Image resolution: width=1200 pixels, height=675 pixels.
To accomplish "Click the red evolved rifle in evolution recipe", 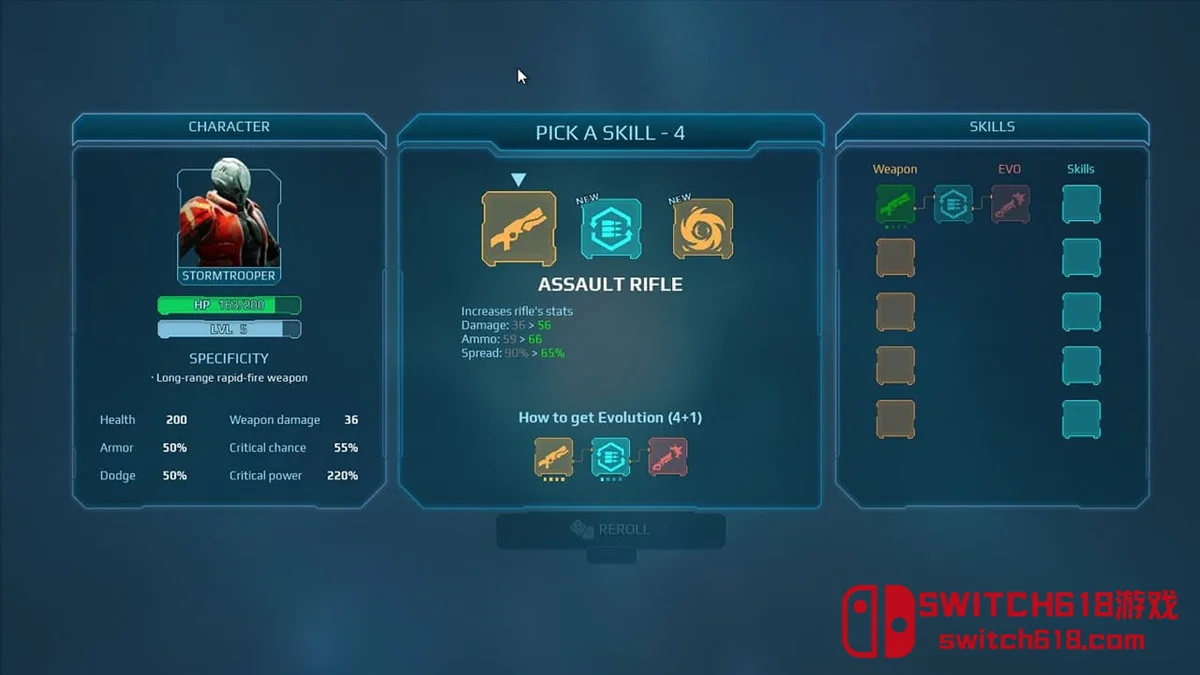I will [x=667, y=457].
